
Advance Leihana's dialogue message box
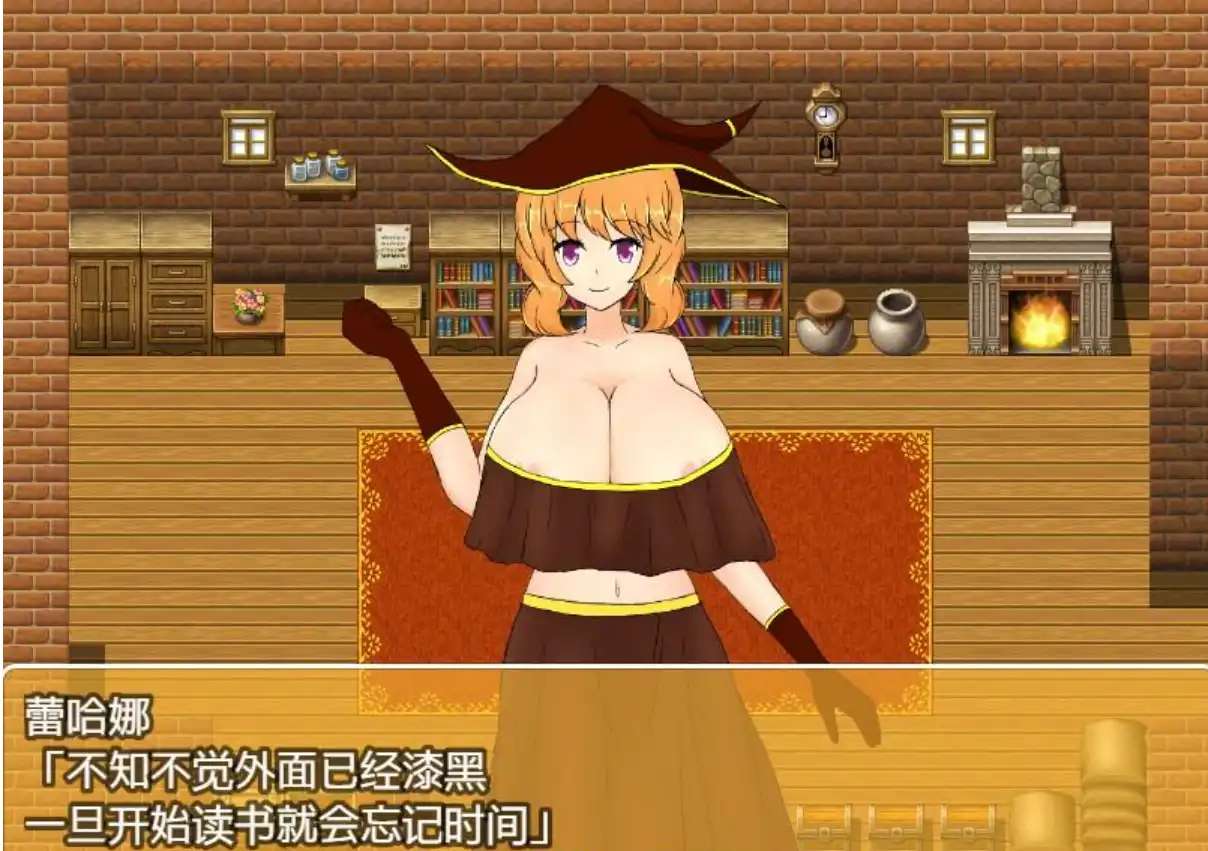(x=604, y=758)
